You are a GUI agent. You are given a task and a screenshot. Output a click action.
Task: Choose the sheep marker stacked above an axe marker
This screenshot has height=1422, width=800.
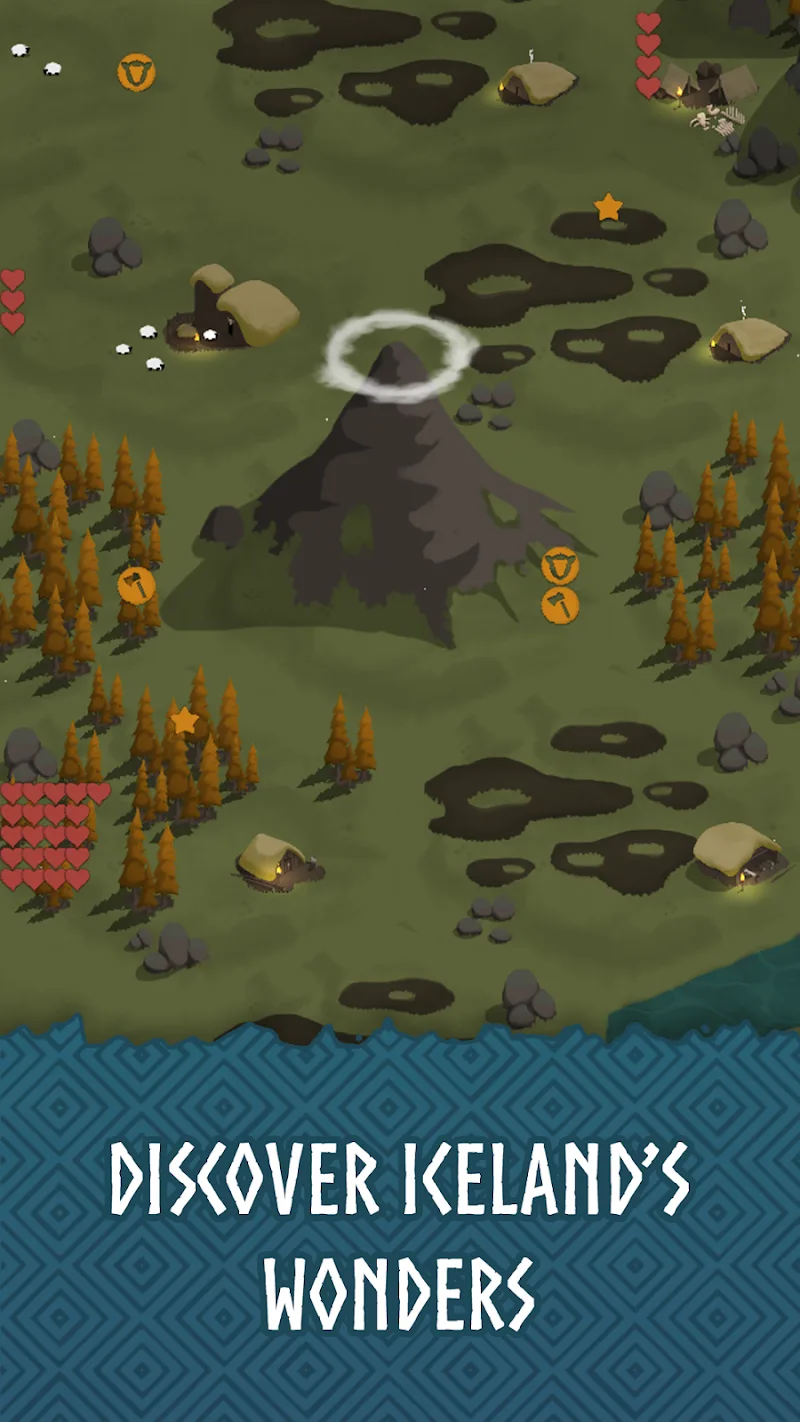click(x=560, y=566)
